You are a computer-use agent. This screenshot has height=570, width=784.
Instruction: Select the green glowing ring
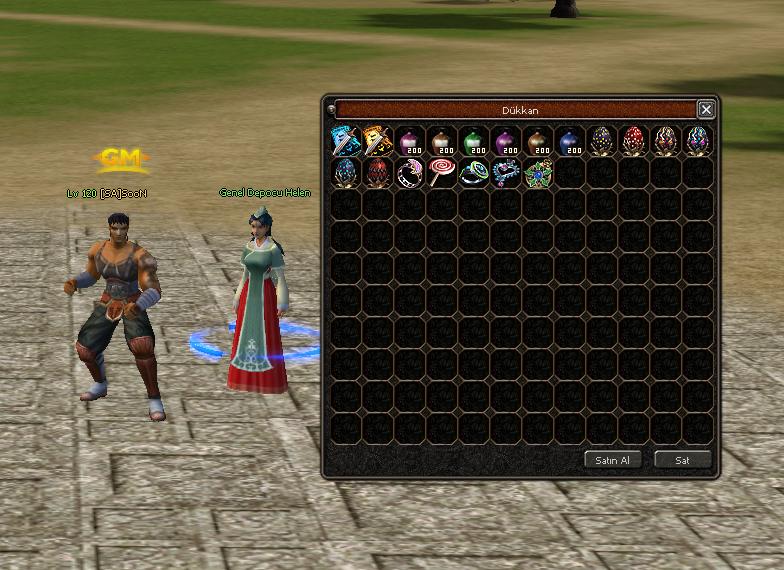pos(474,173)
